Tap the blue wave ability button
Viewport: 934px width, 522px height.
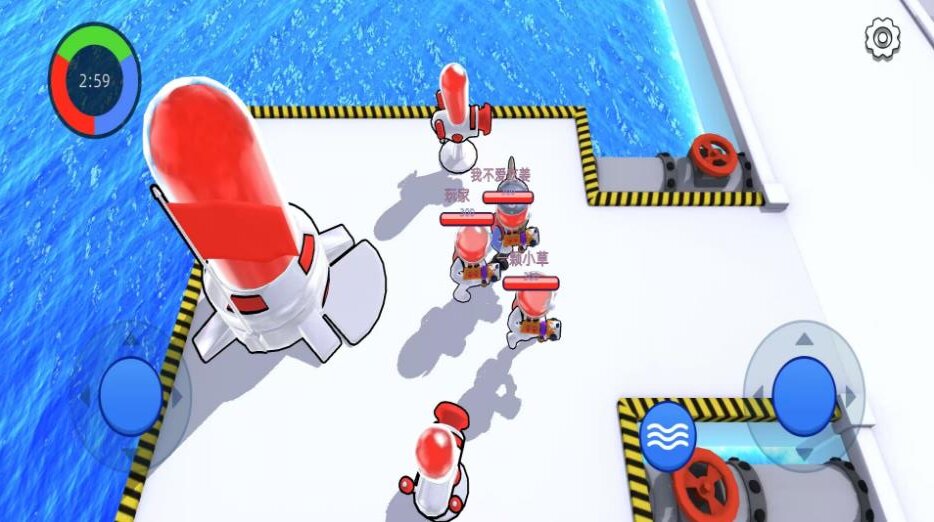pos(669,436)
